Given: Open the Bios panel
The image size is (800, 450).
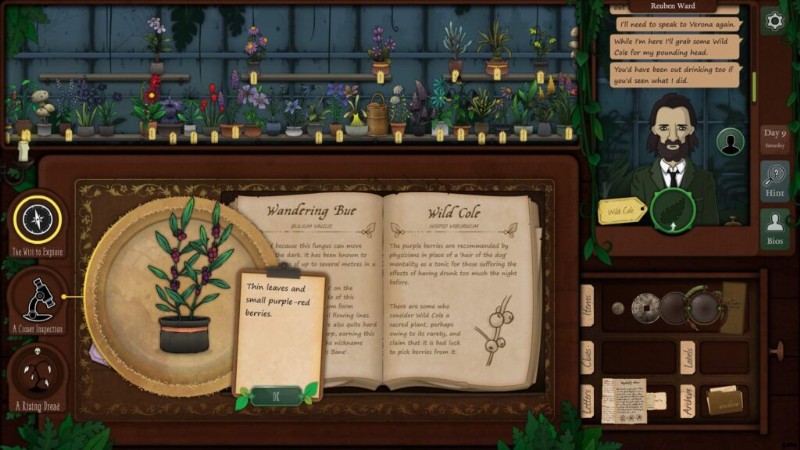Looking at the screenshot, I should click(774, 229).
